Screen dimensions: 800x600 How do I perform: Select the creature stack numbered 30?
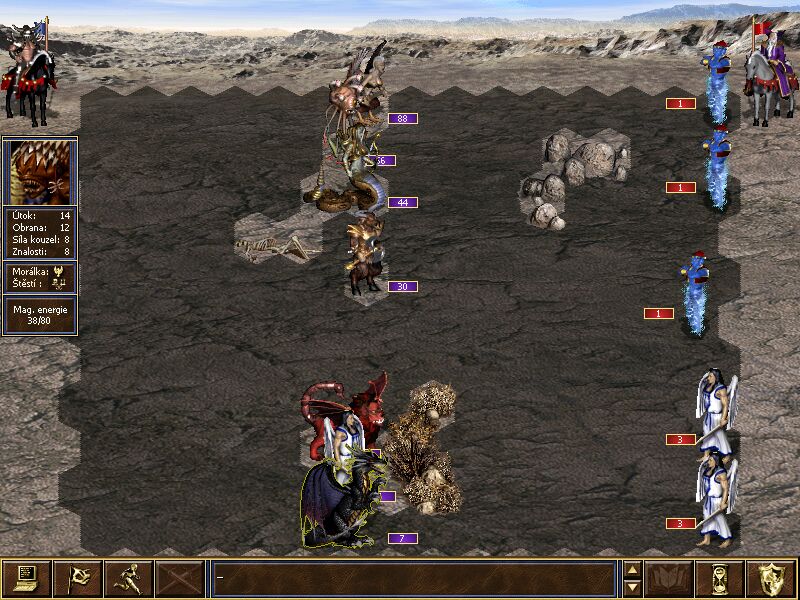[x=364, y=255]
